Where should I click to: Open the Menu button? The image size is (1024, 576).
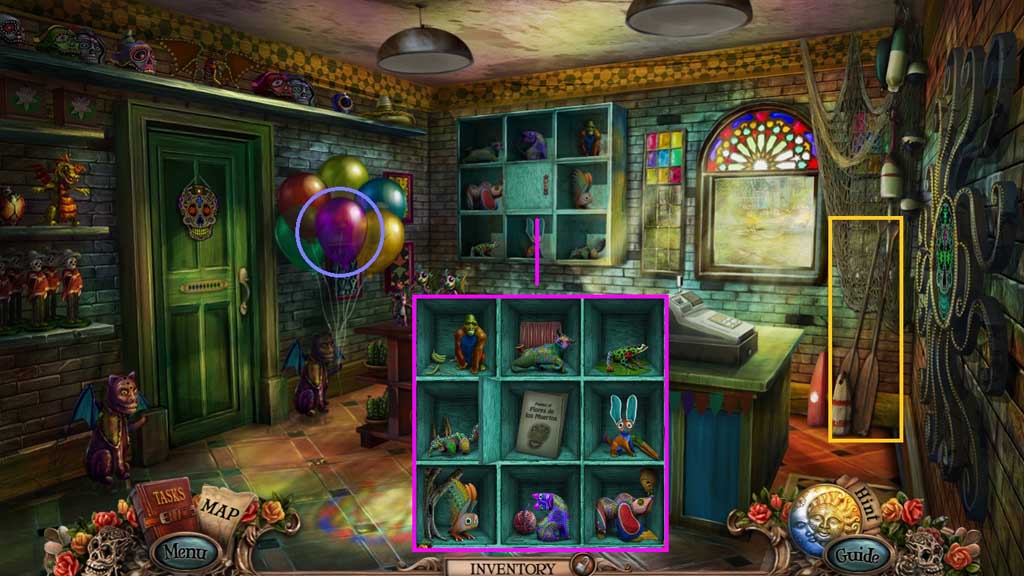(x=185, y=551)
